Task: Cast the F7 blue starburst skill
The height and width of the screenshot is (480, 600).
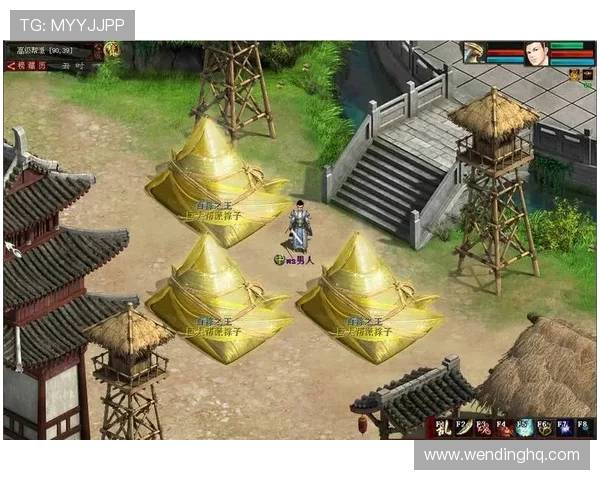Action: (566, 428)
